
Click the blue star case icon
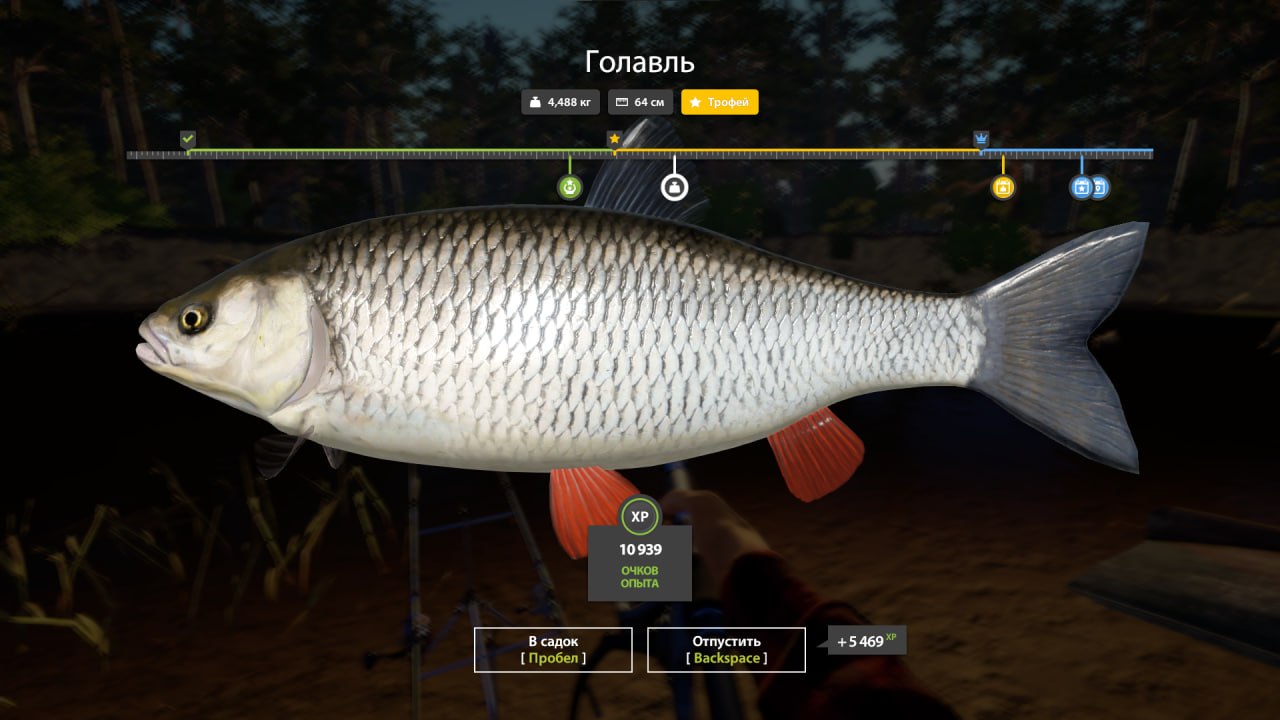(1081, 187)
